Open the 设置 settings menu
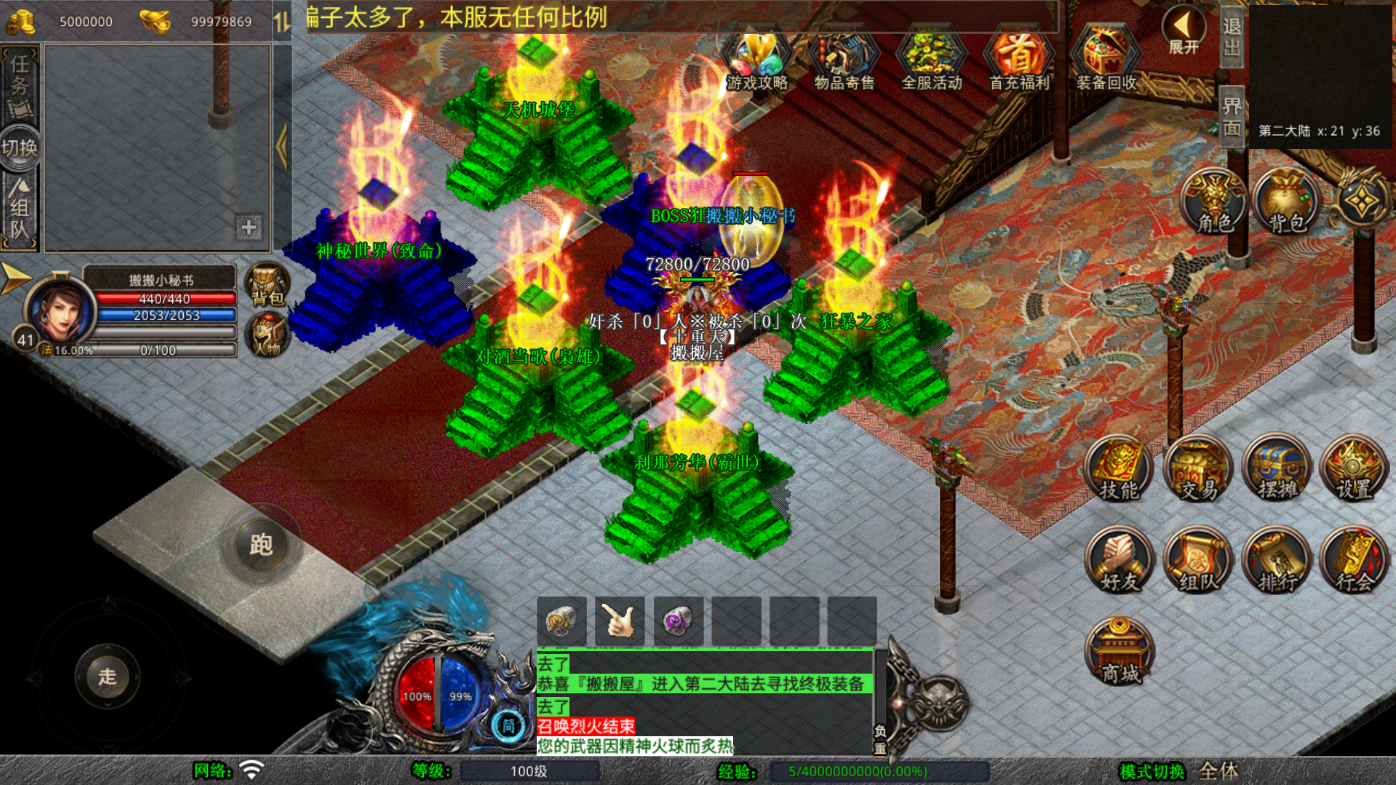This screenshot has width=1396, height=785. (1354, 470)
